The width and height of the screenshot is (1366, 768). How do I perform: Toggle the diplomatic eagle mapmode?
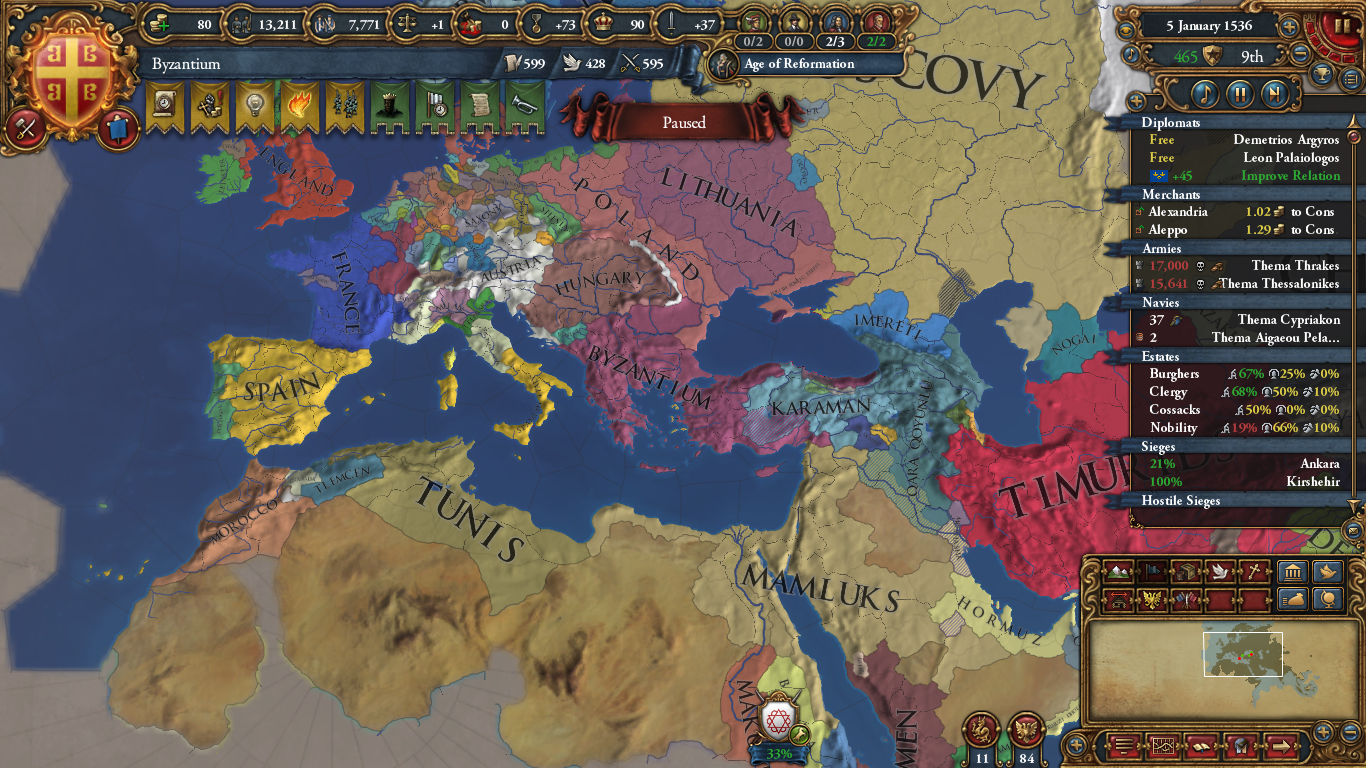(x=1152, y=600)
